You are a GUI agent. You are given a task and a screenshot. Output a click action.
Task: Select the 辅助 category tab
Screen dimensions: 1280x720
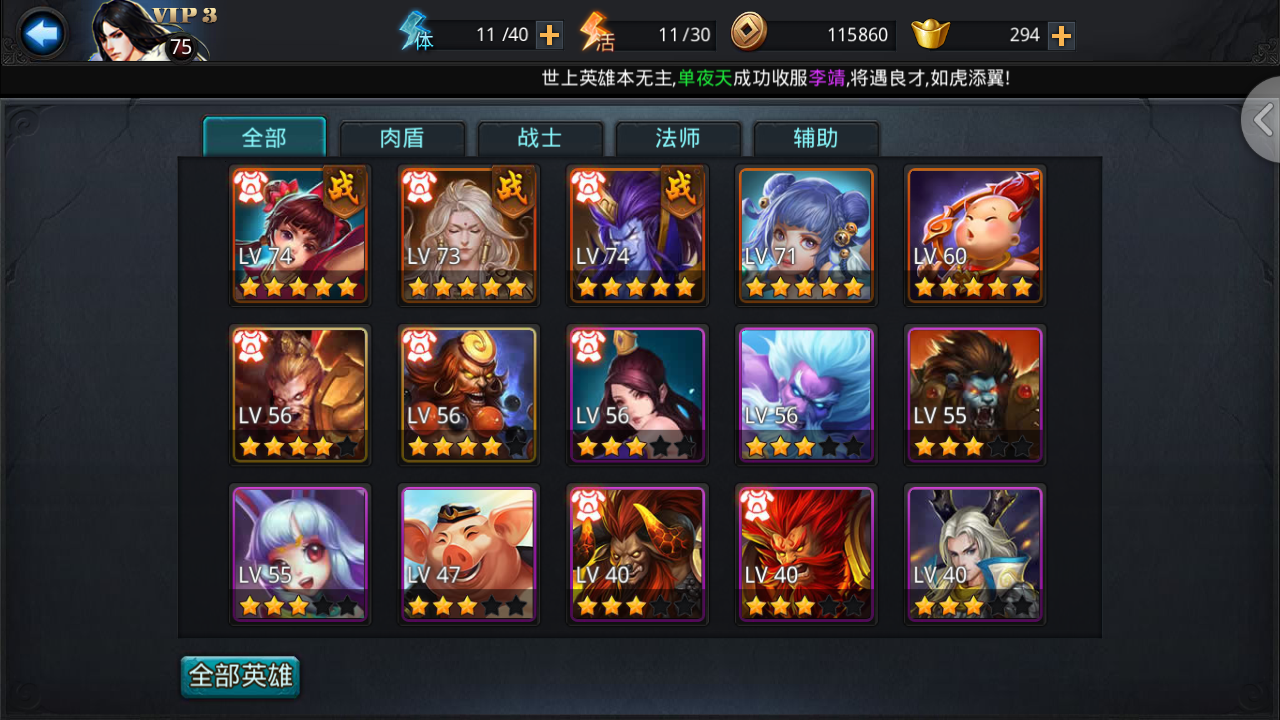point(814,139)
